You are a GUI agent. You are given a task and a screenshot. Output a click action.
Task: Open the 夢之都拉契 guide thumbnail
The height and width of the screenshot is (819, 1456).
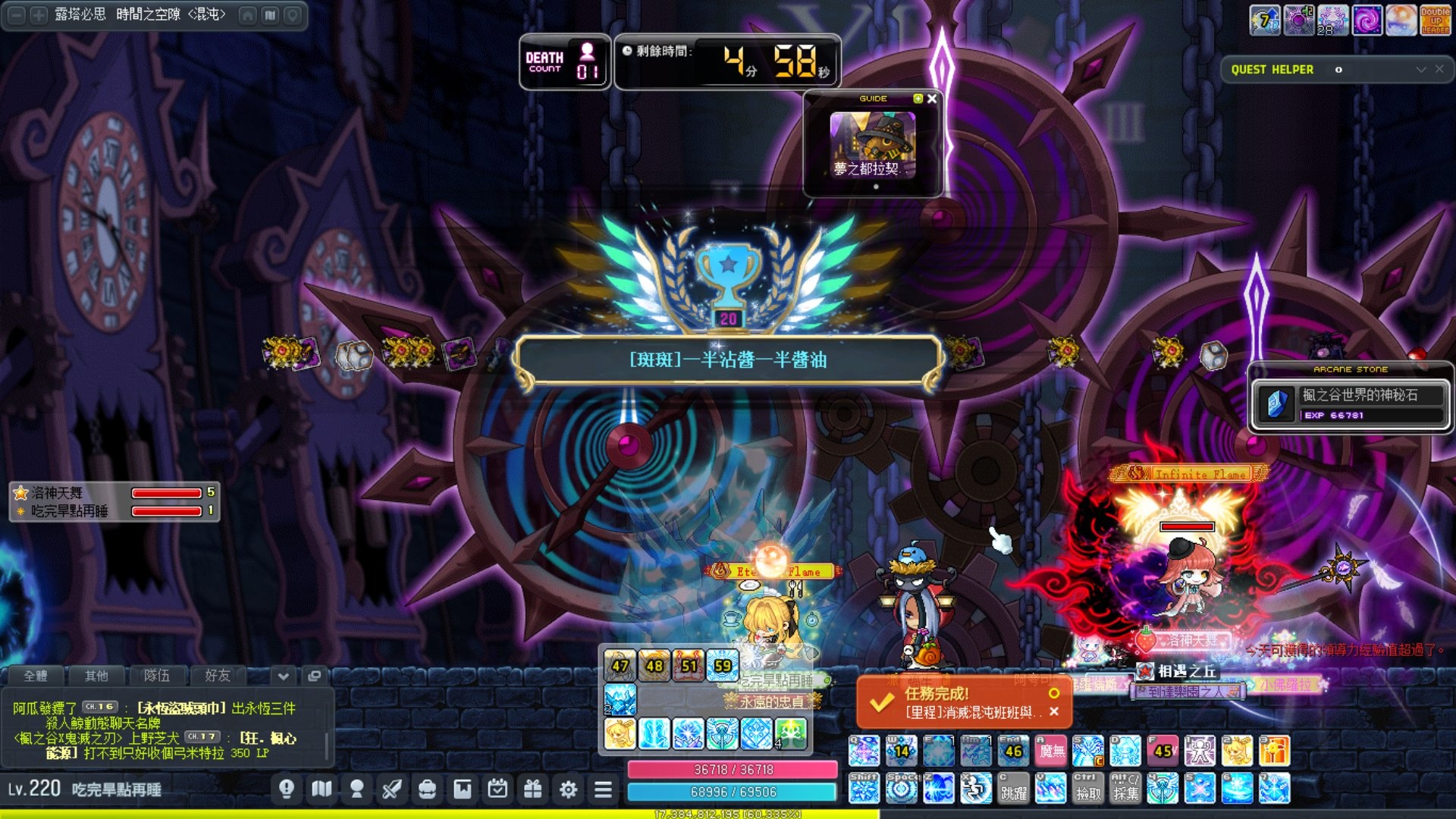[x=872, y=145]
